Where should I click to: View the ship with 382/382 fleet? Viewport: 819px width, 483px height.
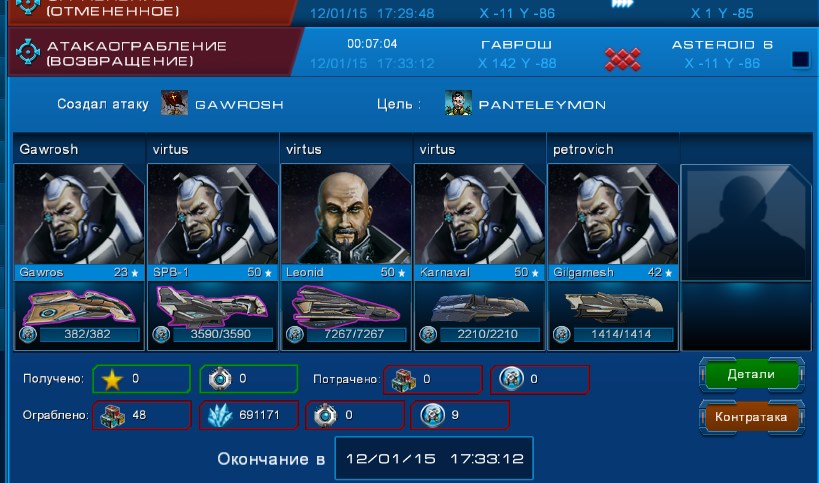pos(80,304)
